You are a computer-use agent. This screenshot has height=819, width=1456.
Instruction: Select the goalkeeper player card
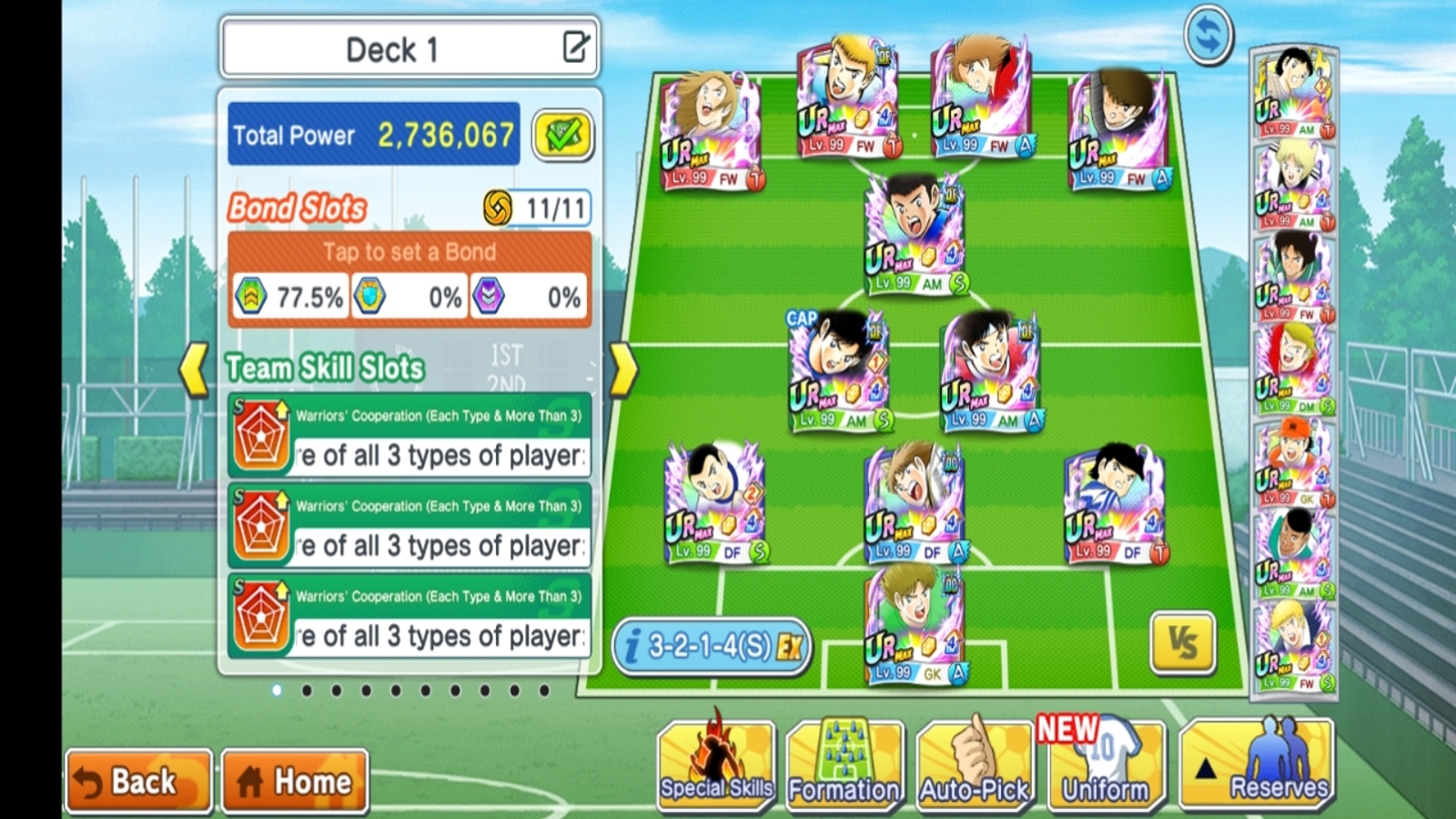click(x=914, y=625)
